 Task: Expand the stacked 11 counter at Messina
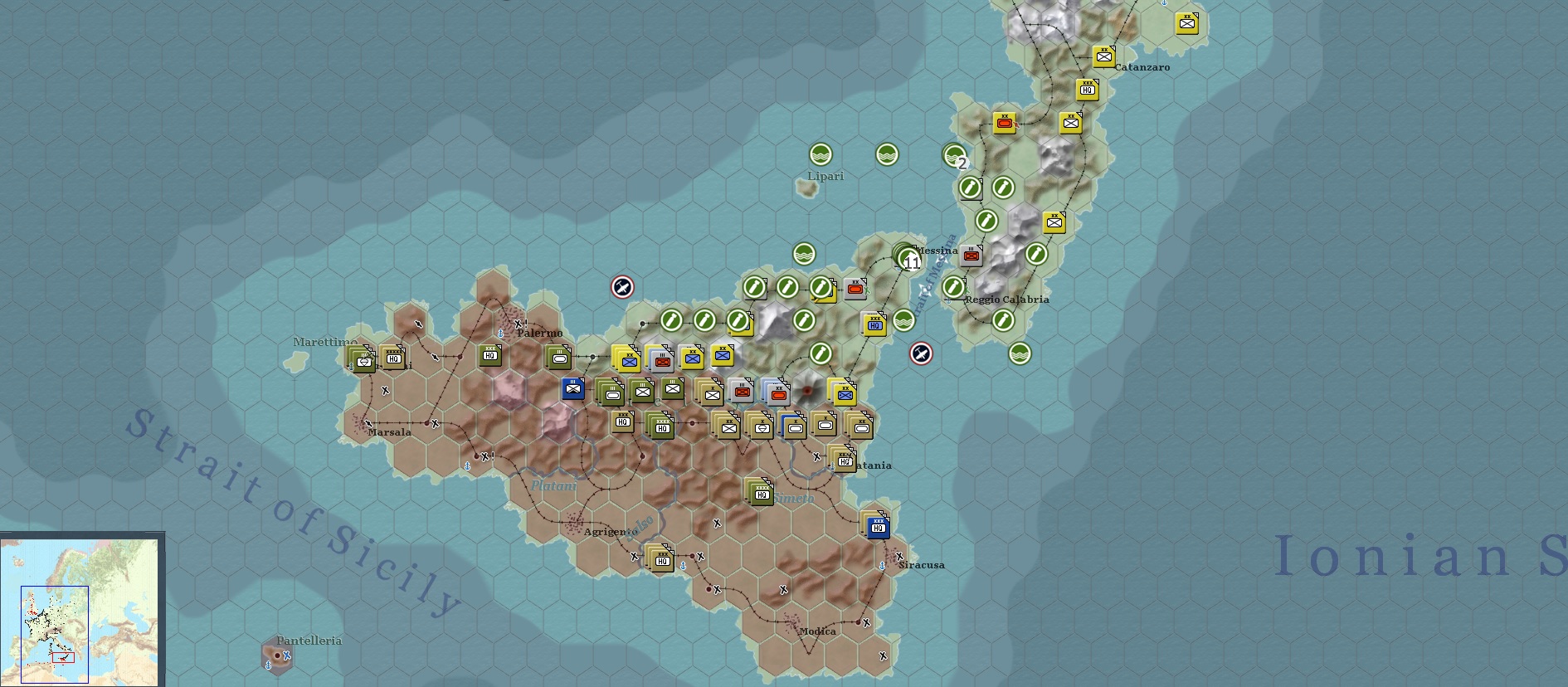(908, 261)
